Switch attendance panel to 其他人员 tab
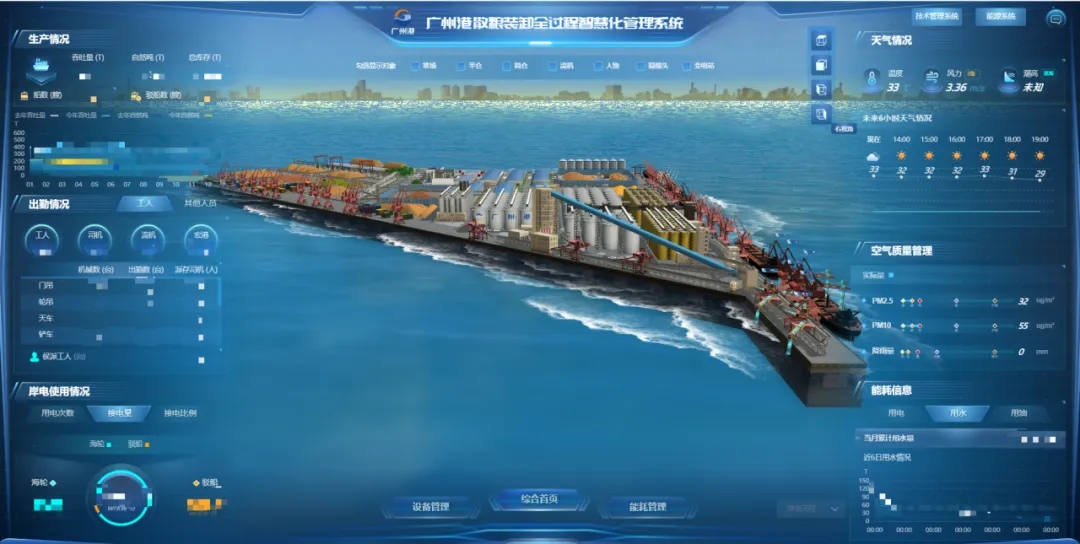This screenshot has height=544, width=1080. (198, 203)
